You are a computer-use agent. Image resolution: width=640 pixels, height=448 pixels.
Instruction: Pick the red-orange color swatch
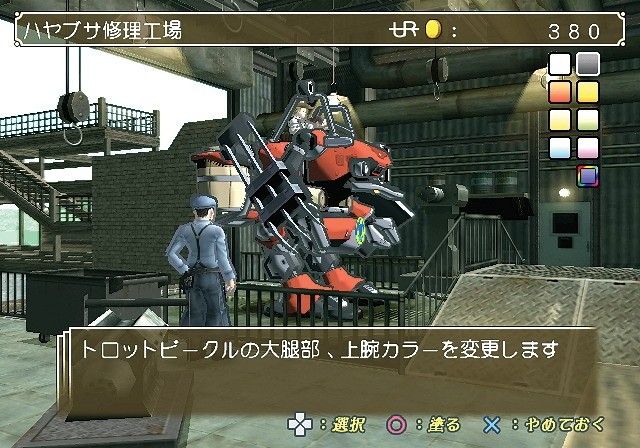(x=560, y=93)
